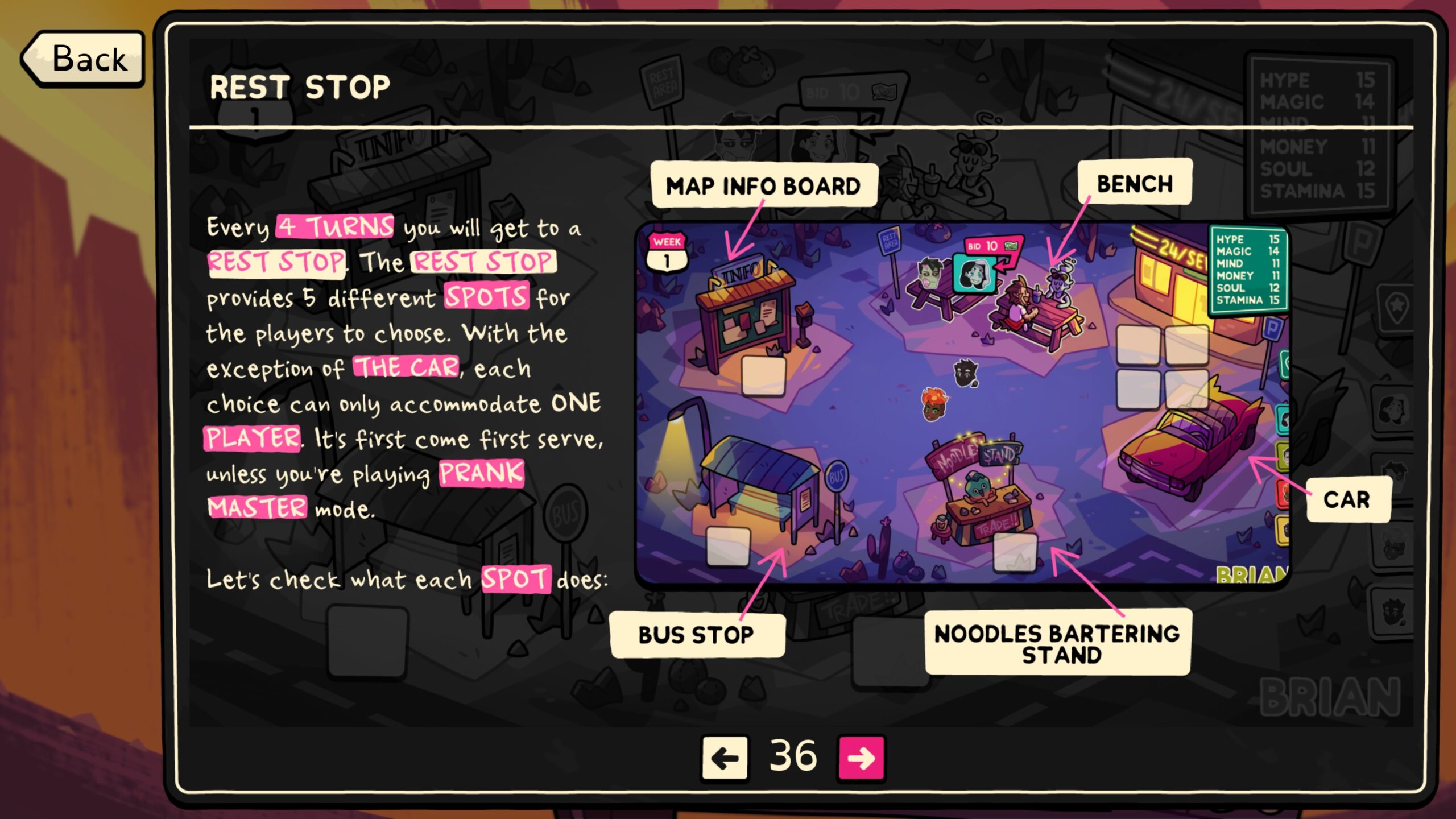
Task: Click the Back button
Action: point(82,59)
